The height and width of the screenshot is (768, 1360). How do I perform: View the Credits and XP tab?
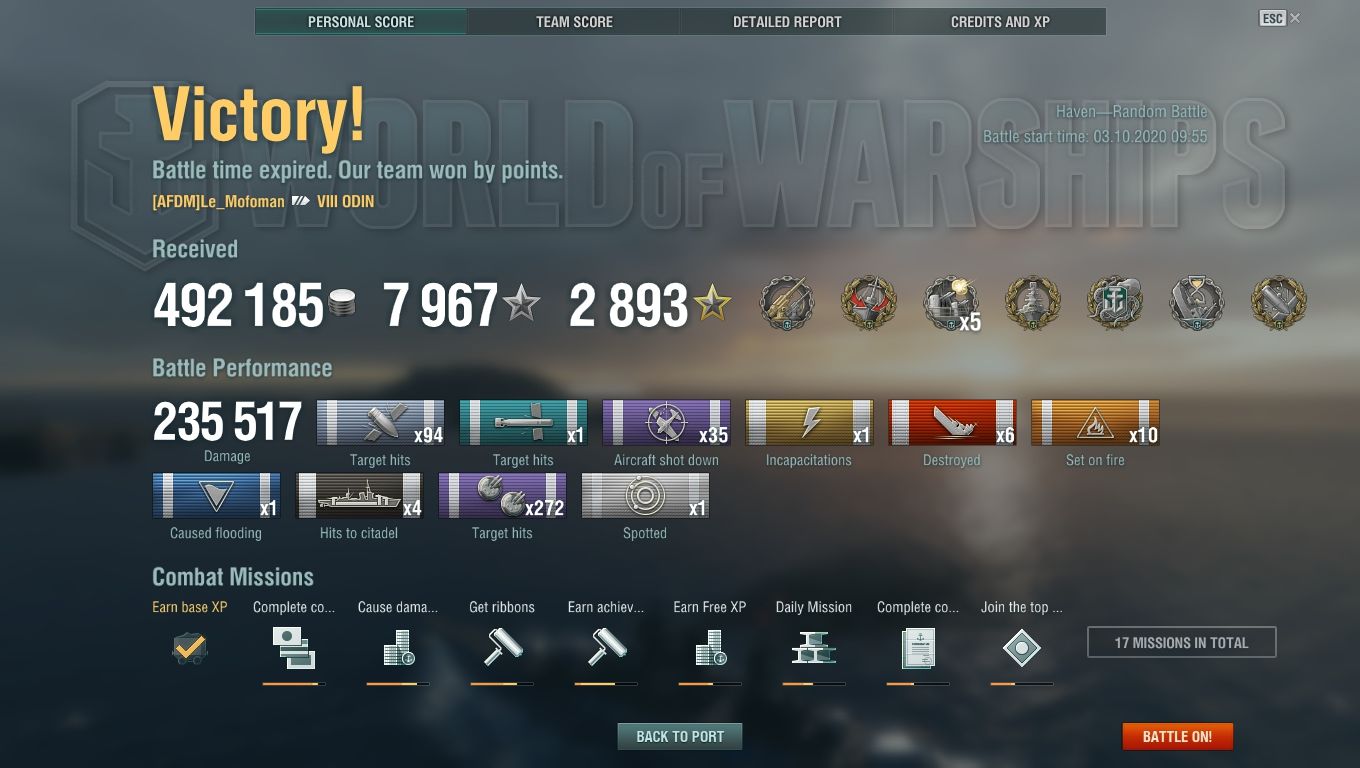[x=1000, y=21]
